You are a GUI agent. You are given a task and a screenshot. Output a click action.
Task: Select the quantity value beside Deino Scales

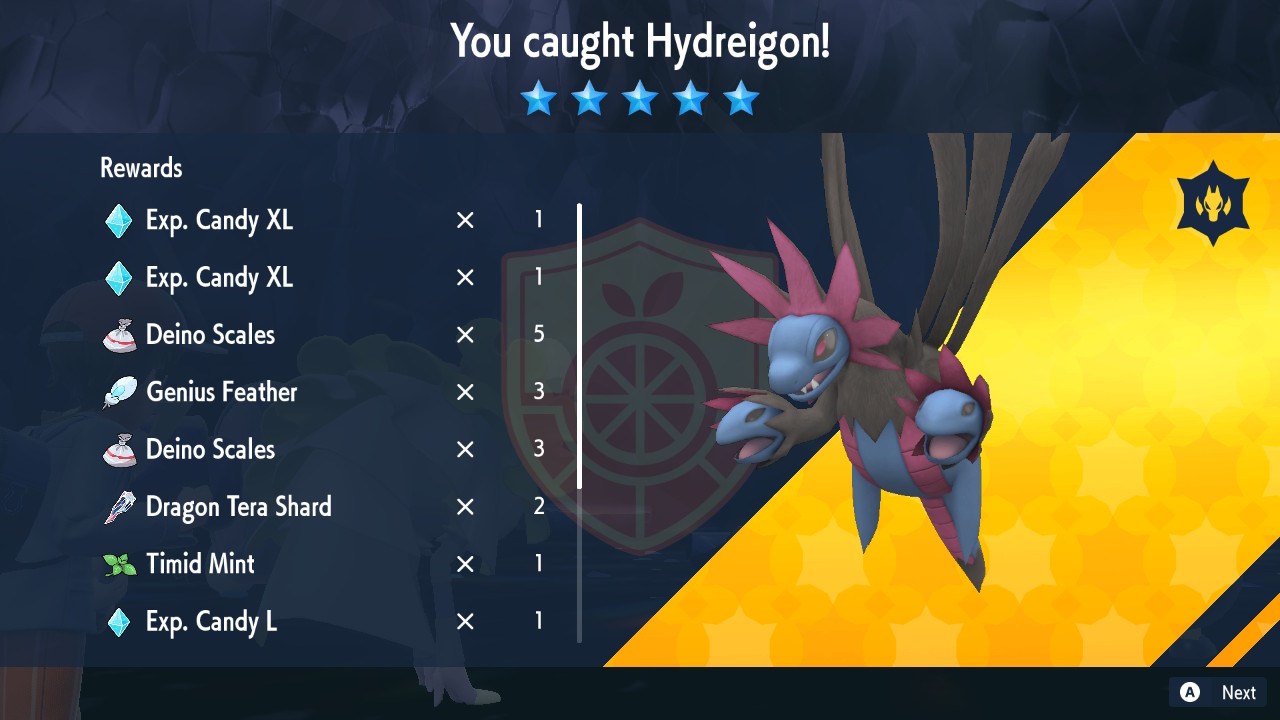pos(538,335)
